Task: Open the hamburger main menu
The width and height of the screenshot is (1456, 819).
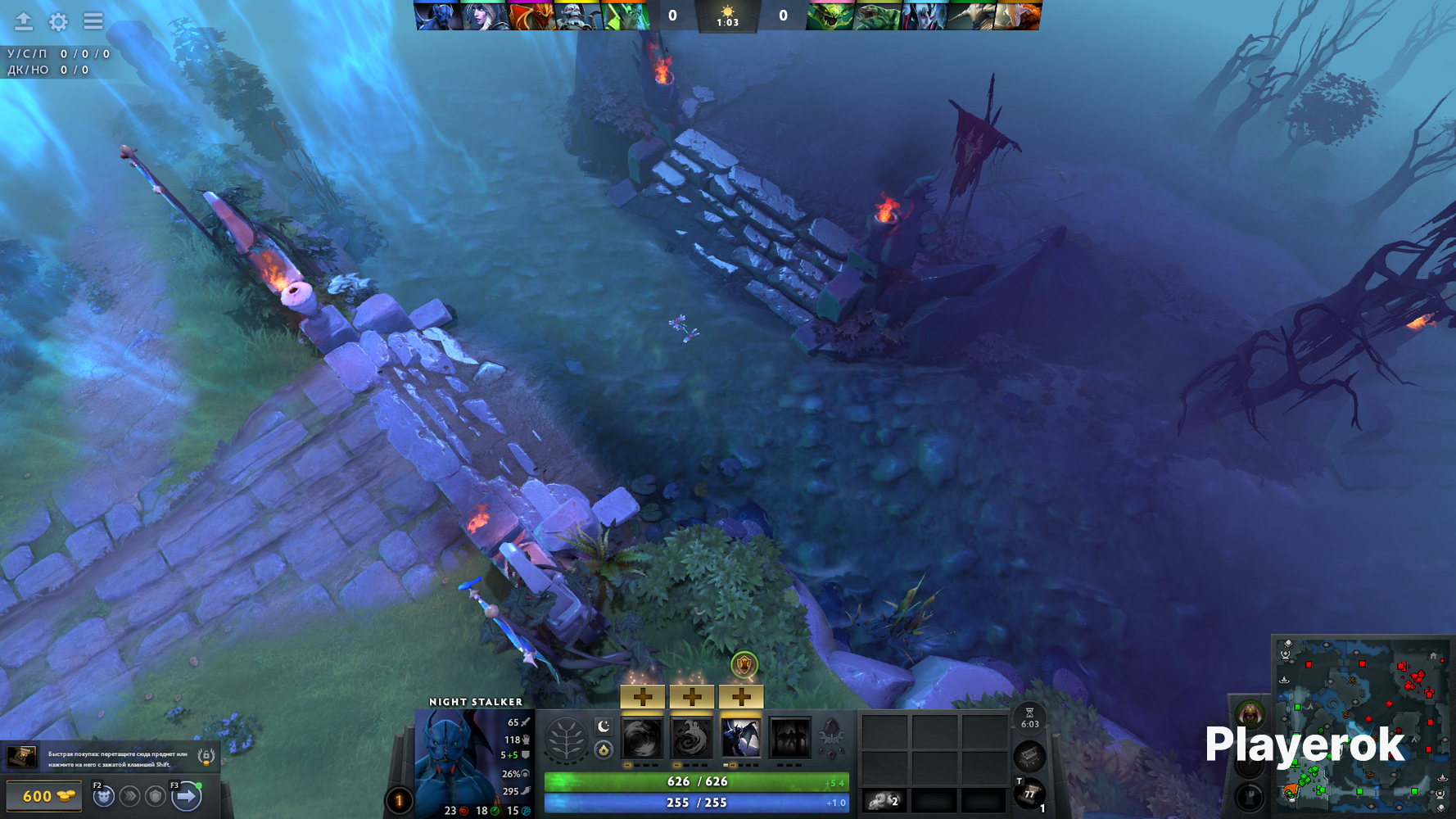Action: (x=93, y=21)
